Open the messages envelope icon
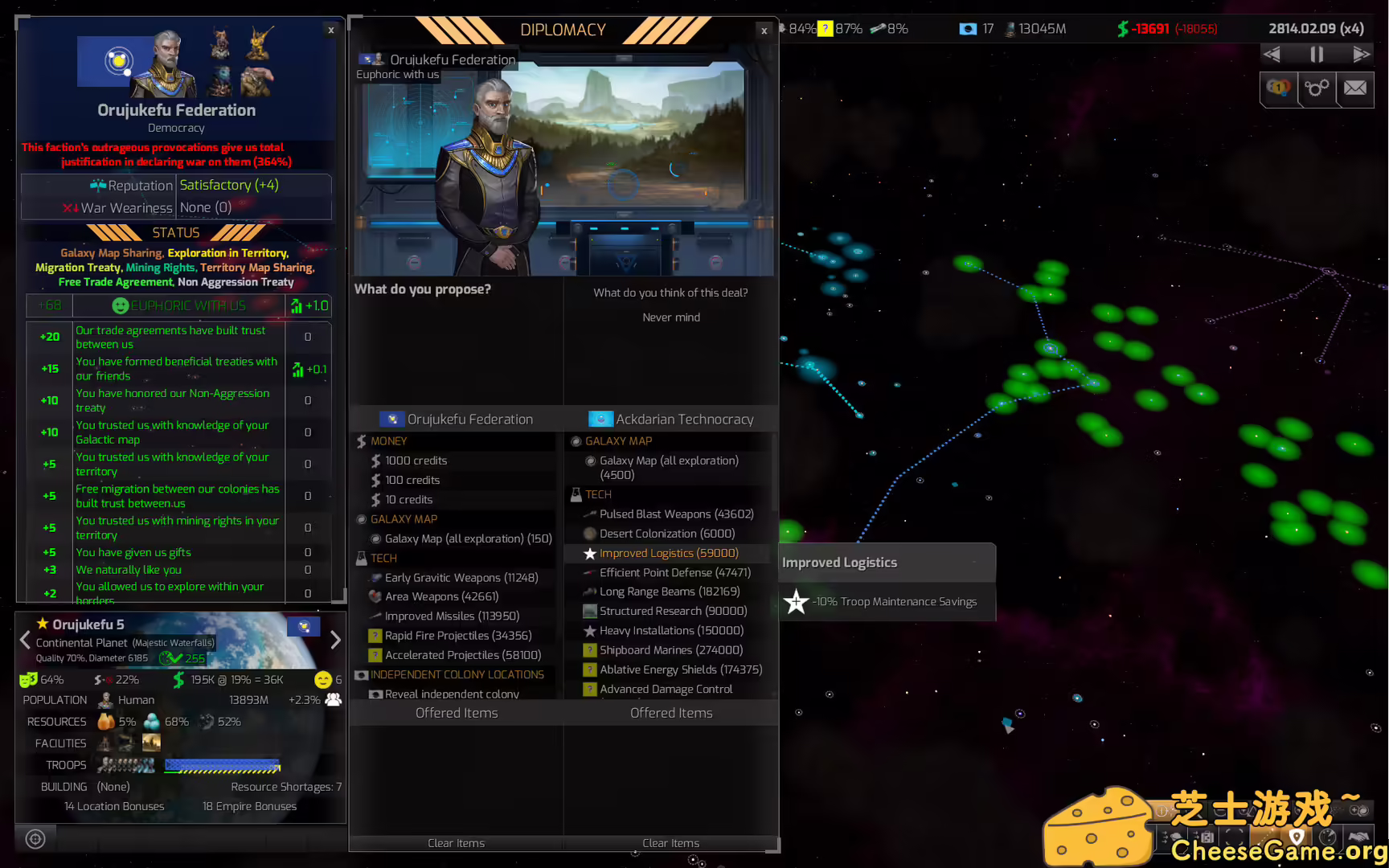The height and width of the screenshot is (868, 1389). click(x=1355, y=89)
